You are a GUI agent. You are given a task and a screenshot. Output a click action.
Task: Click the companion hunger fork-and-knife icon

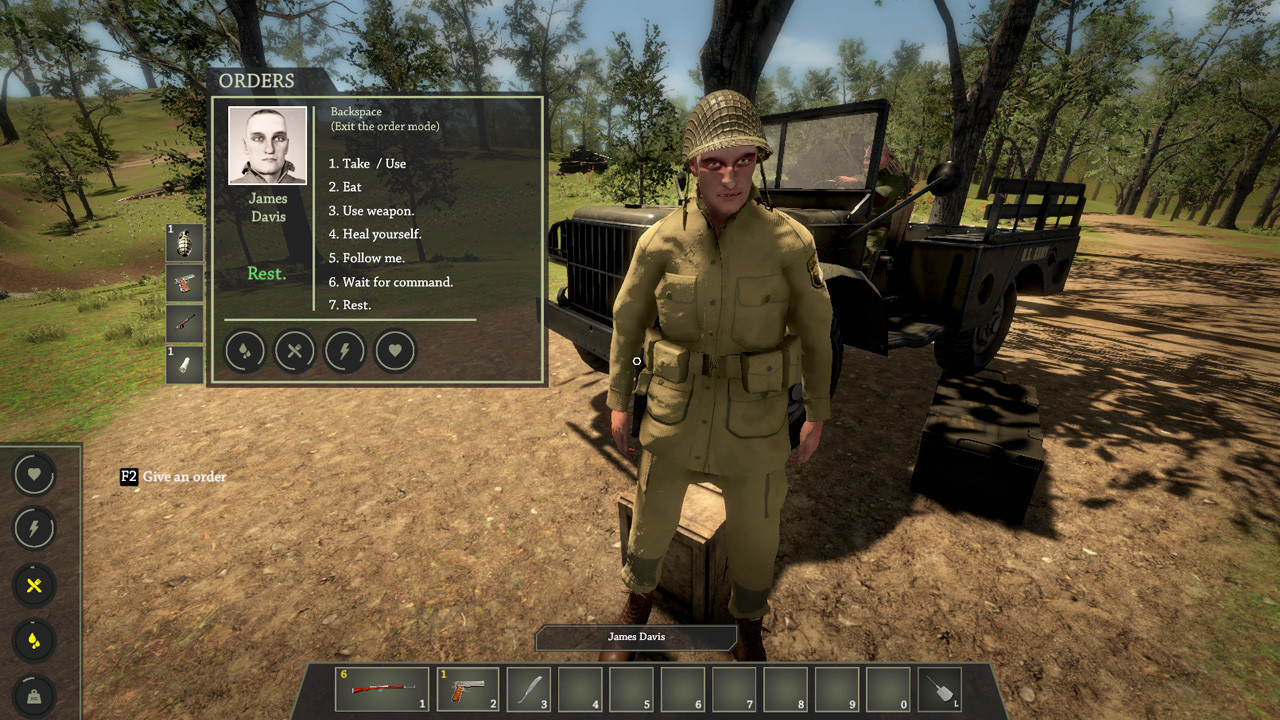pyautogui.click(x=294, y=351)
